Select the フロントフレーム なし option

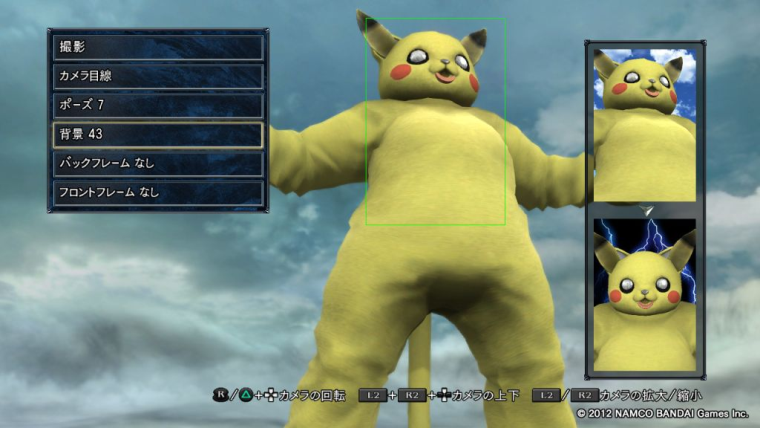click(x=158, y=192)
